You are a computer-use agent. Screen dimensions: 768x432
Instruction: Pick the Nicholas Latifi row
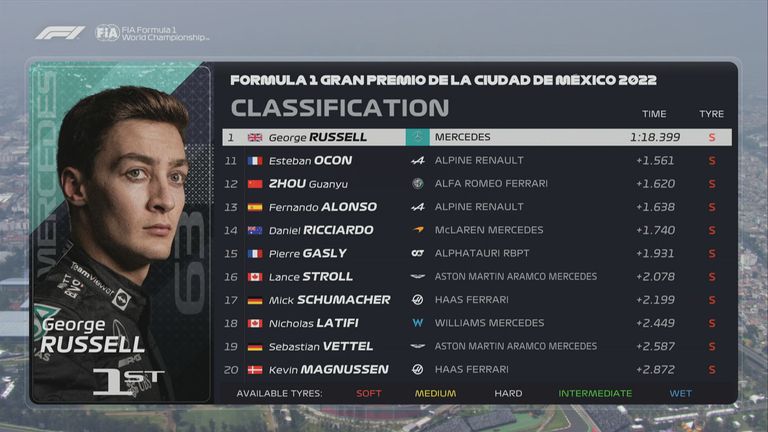476,323
